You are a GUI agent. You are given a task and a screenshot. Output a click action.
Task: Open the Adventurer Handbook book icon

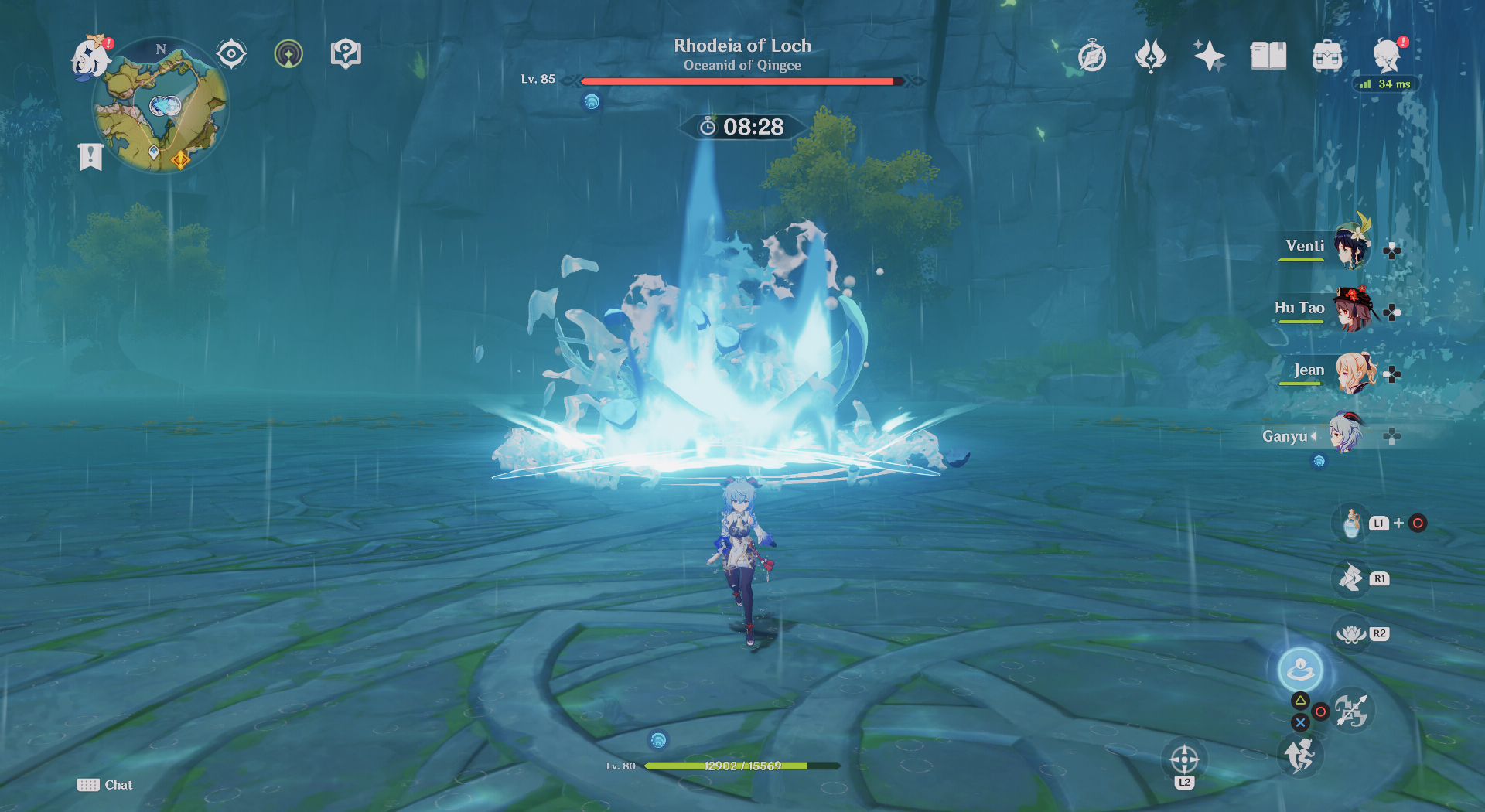[1268, 56]
